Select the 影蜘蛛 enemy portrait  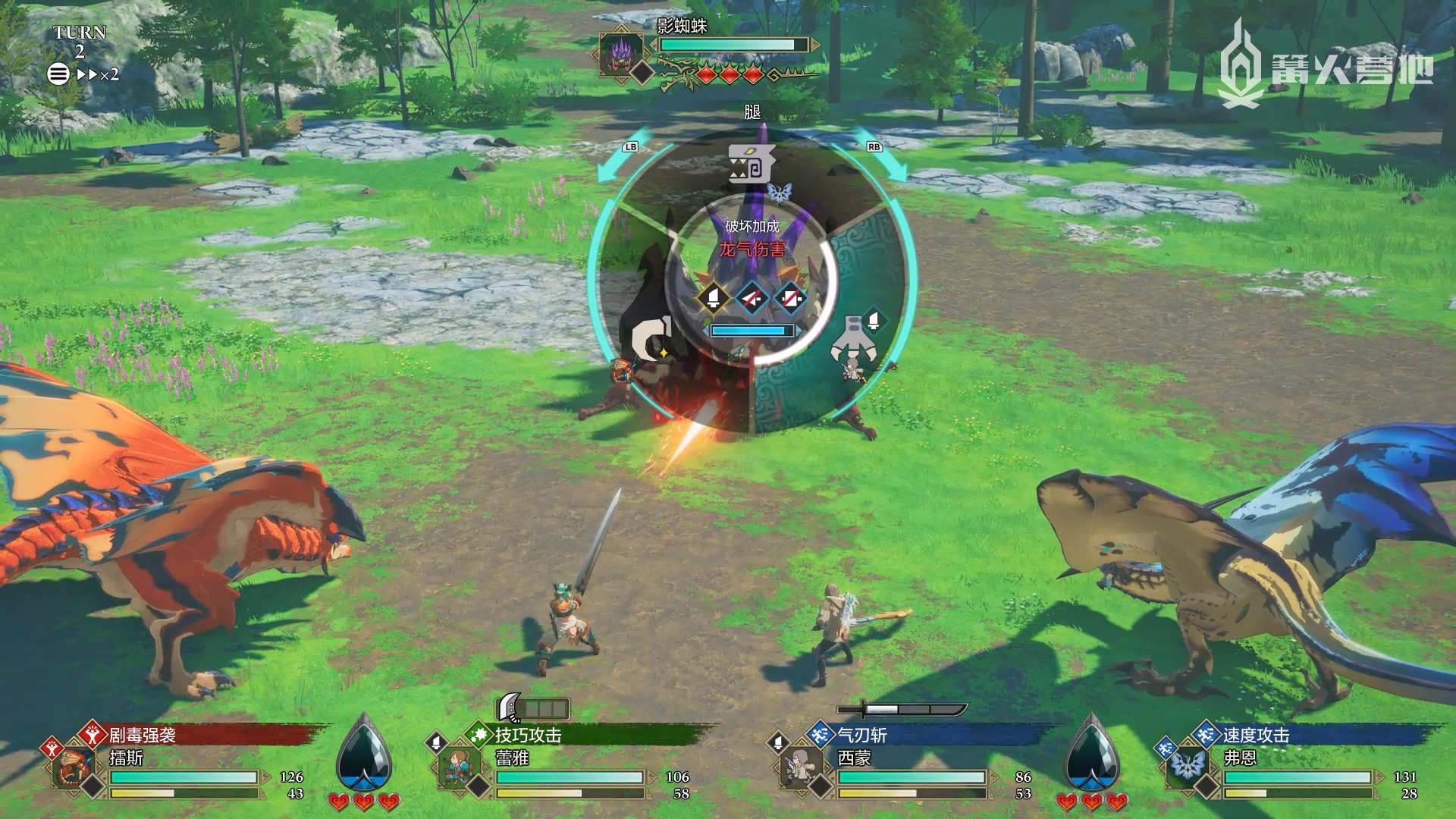(x=621, y=53)
